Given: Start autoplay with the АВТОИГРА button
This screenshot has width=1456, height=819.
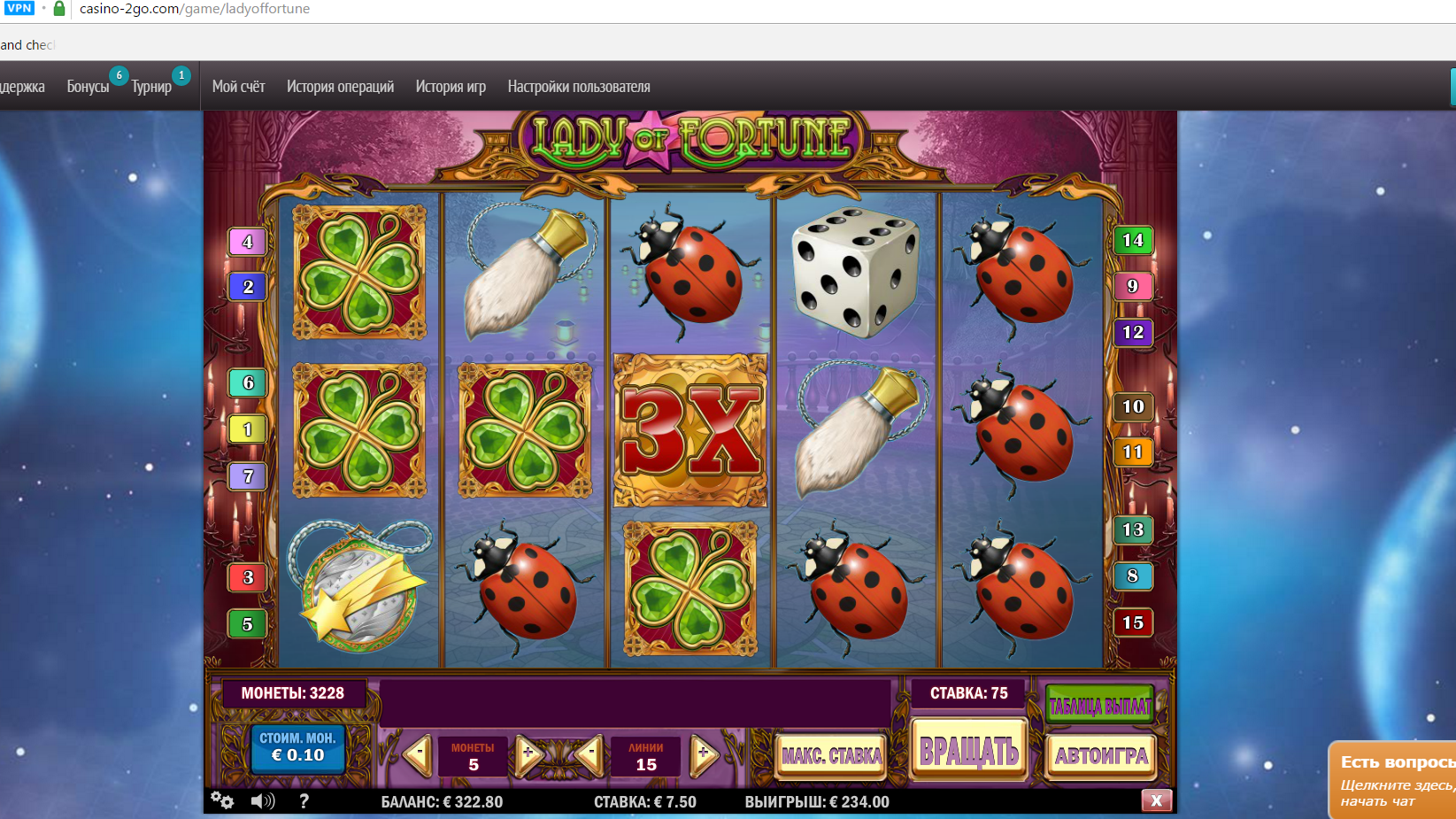Looking at the screenshot, I should (x=1101, y=756).
